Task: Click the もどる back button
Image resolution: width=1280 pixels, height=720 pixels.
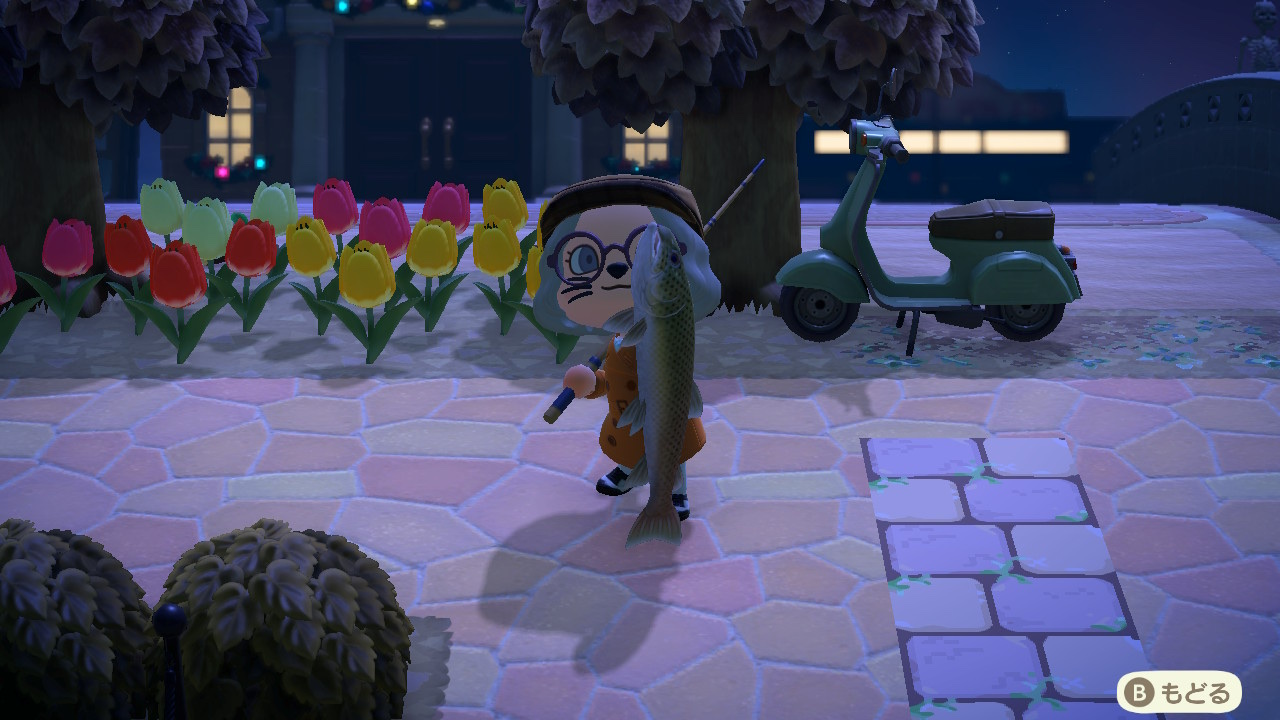Action: (1179, 691)
